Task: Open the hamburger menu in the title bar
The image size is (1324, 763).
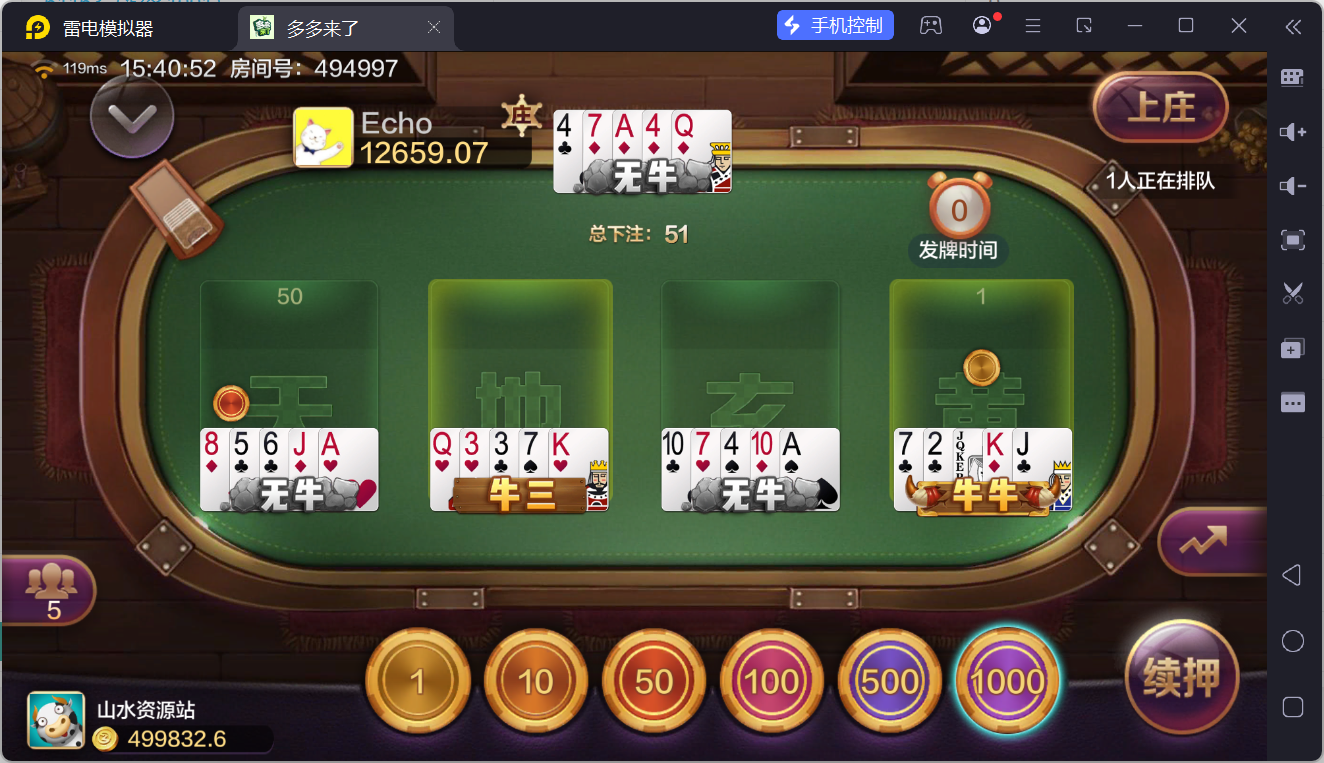Action: [x=1032, y=25]
